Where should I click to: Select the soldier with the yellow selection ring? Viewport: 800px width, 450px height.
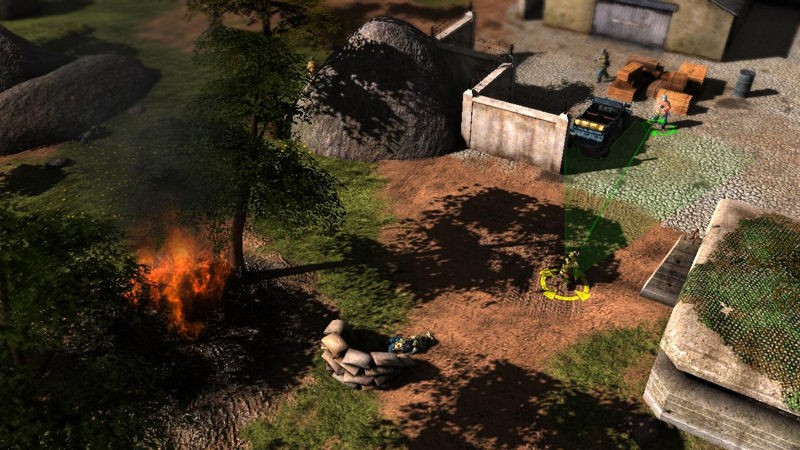click(x=567, y=272)
